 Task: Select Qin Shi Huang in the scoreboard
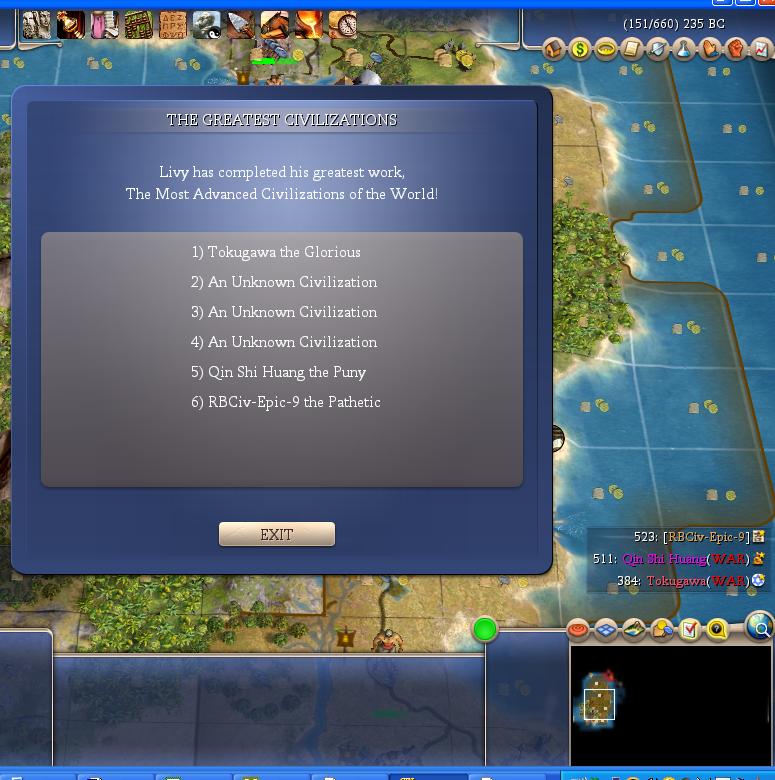pos(664,559)
